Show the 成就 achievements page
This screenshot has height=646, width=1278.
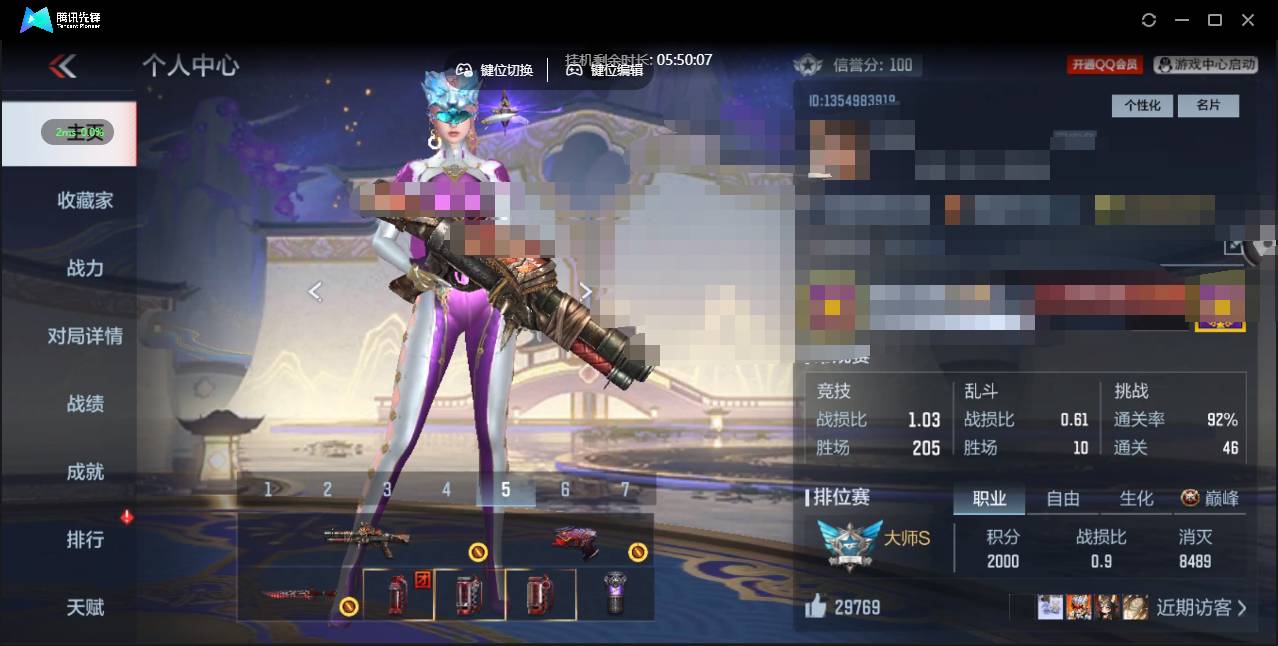tap(85, 472)
